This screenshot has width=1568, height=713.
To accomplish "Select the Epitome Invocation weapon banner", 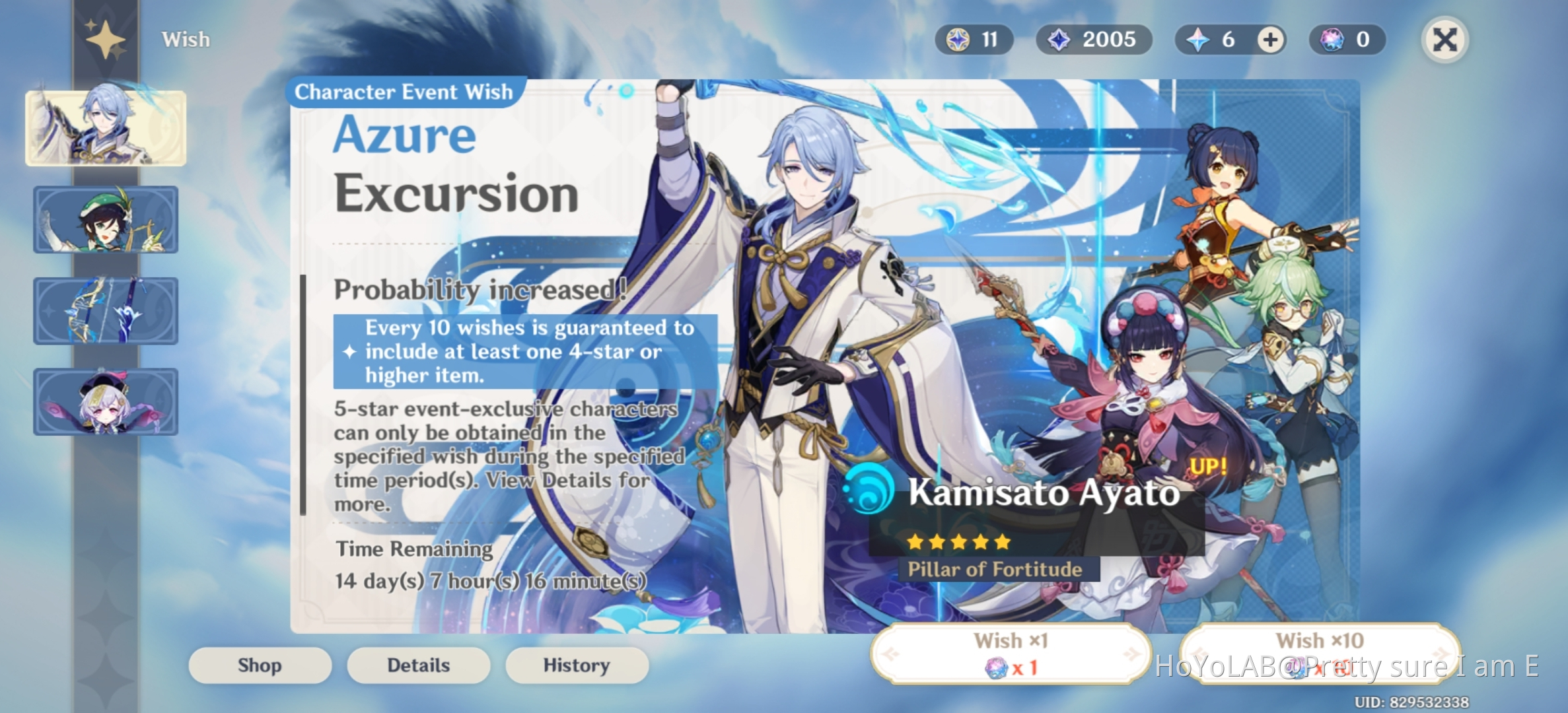I will click(105, 310).
